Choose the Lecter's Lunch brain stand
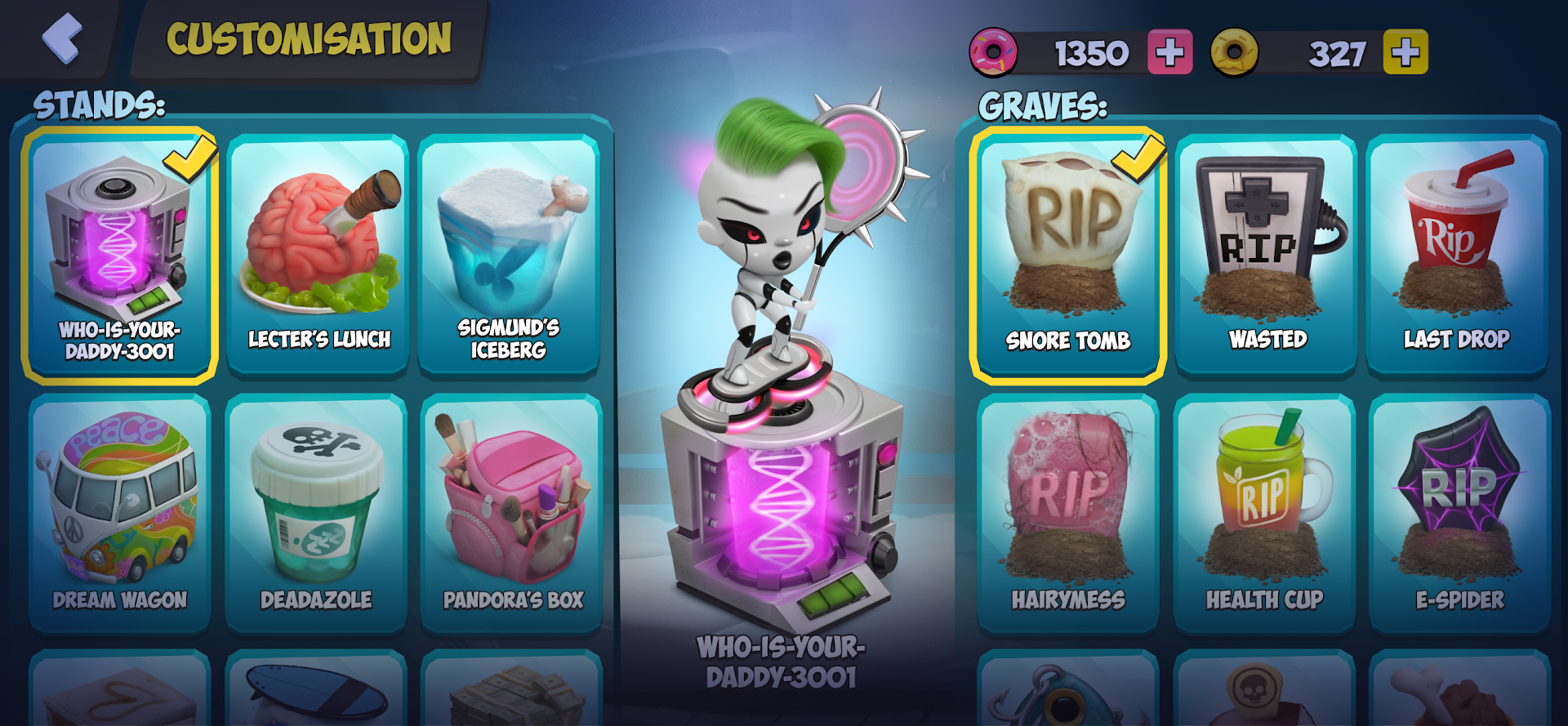The width and height of the screenshot is (1568, 726). coord(318,255)
